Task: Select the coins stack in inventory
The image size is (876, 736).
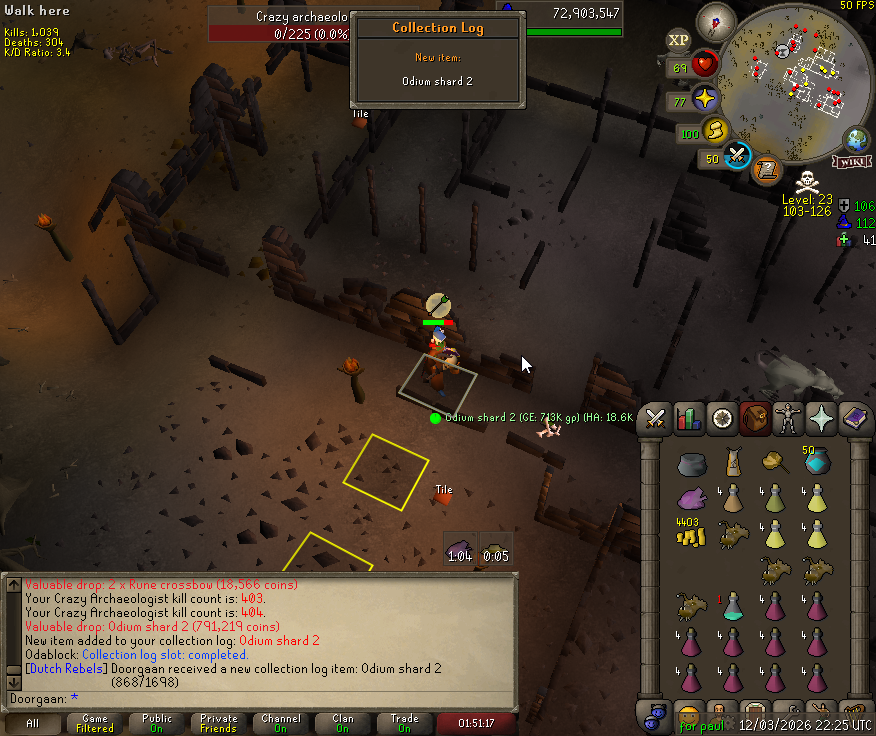Action: tap(689, 533)
